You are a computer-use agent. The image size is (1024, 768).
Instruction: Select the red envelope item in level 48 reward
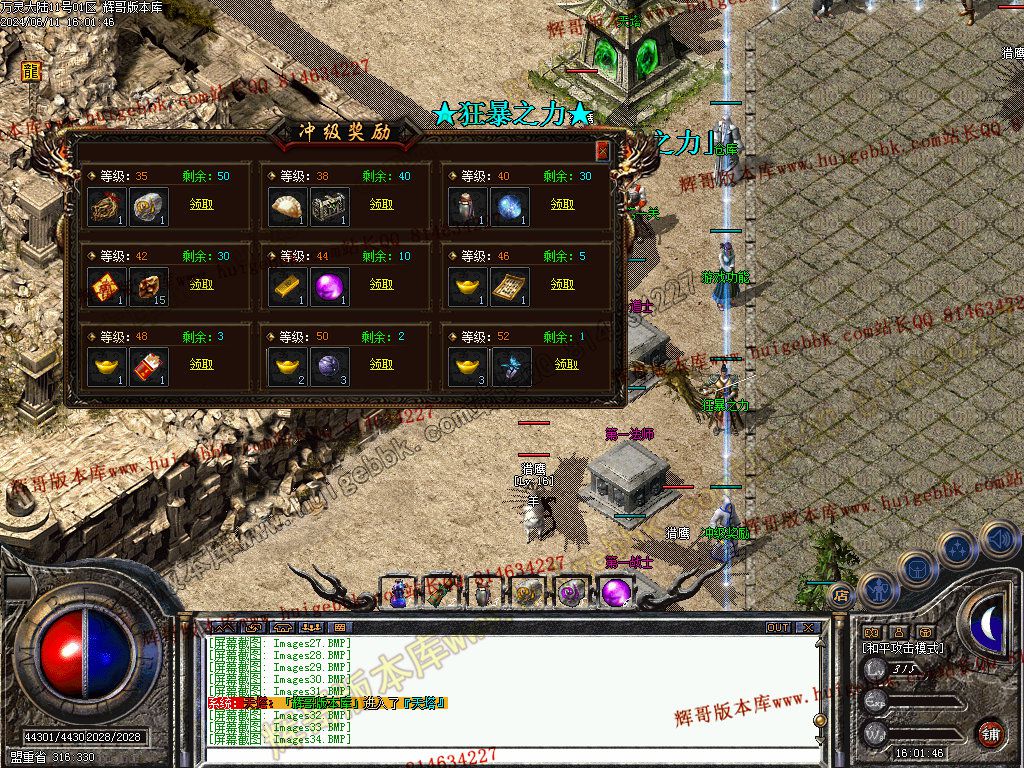click(x=149, y=367)
